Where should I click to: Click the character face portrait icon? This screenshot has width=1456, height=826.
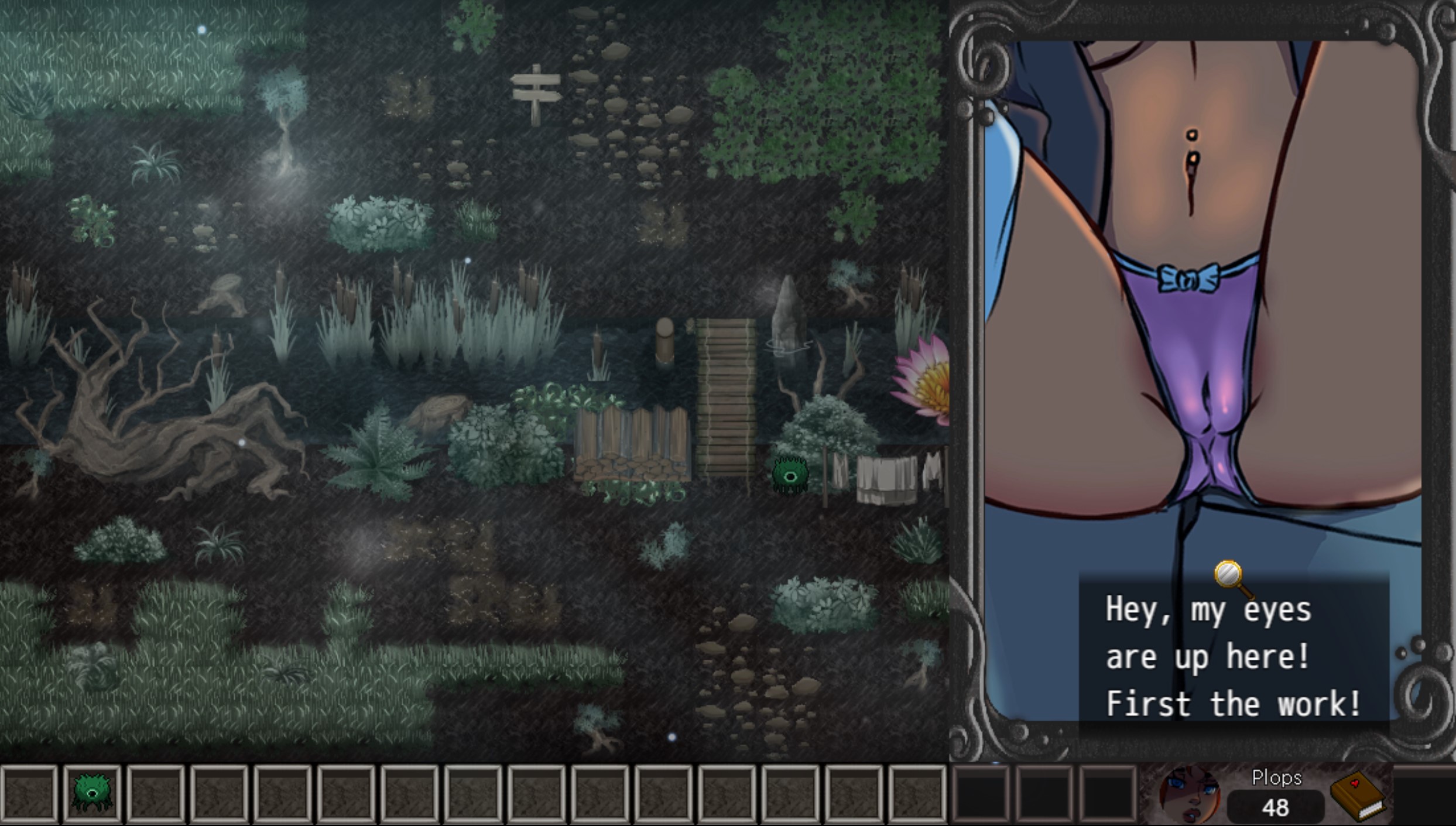pyautogui.click(x=1190, y=795)
